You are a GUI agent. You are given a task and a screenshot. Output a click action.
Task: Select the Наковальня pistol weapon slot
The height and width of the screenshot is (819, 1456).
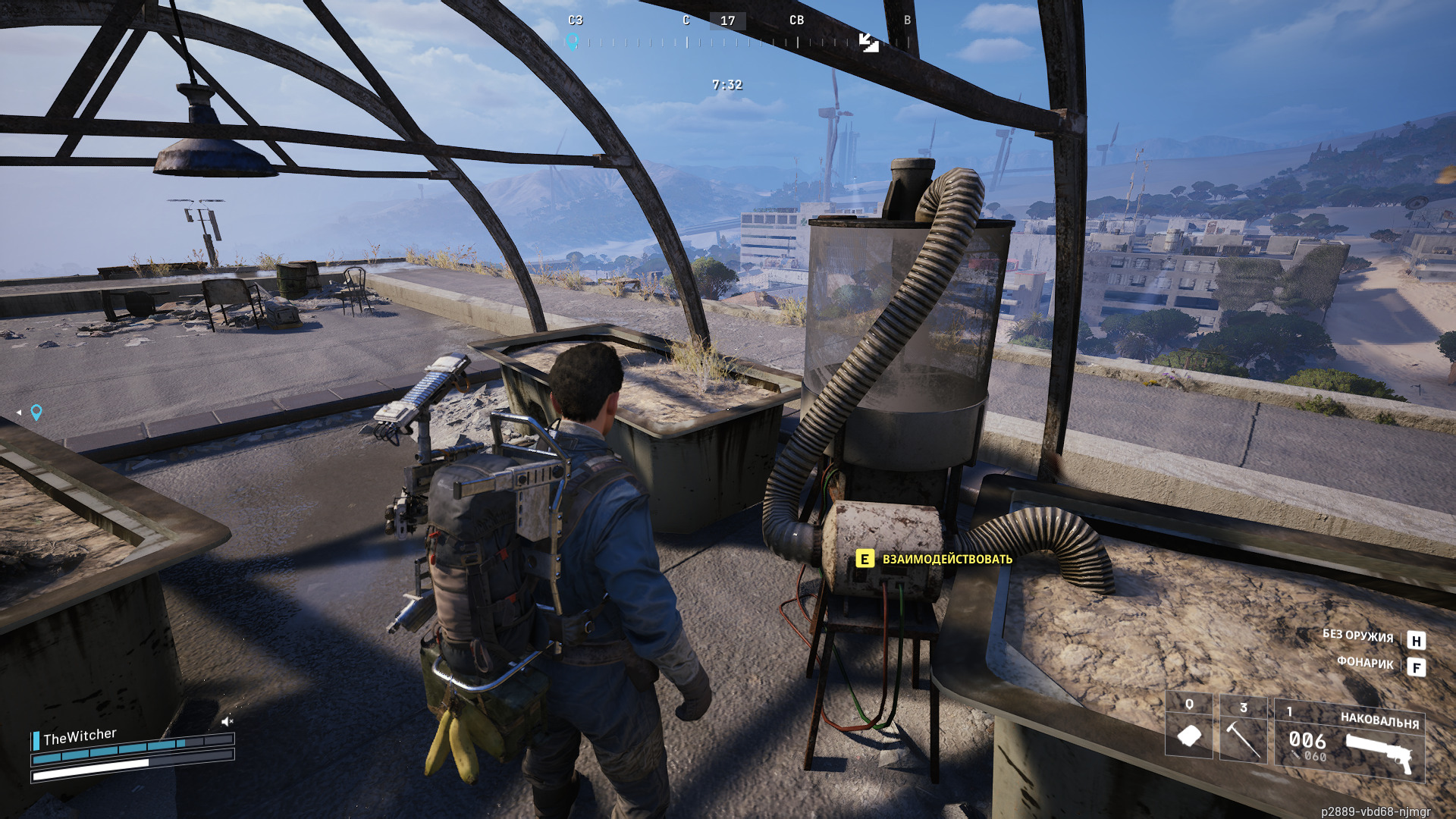click(x=1350, y=741)
